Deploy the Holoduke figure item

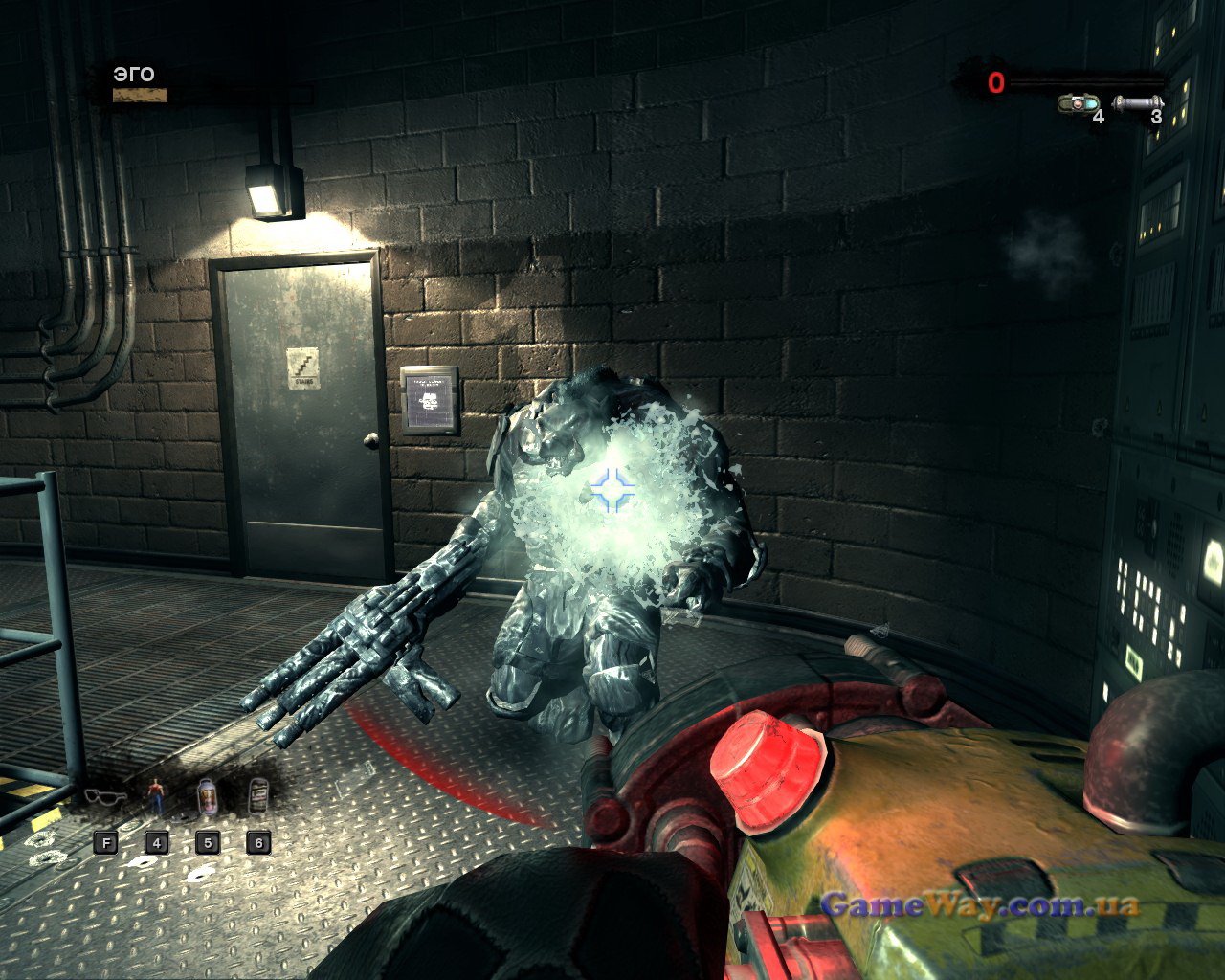point(156,796)
